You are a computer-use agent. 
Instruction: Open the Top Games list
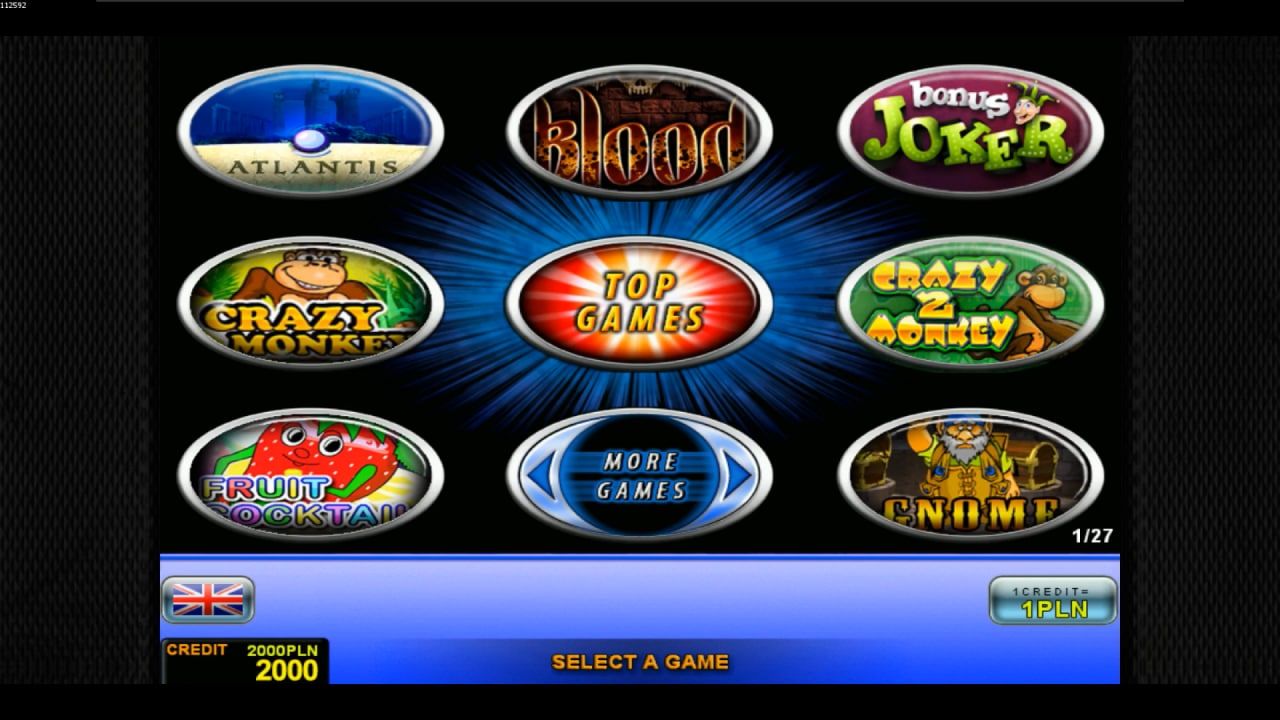(639, 303)
